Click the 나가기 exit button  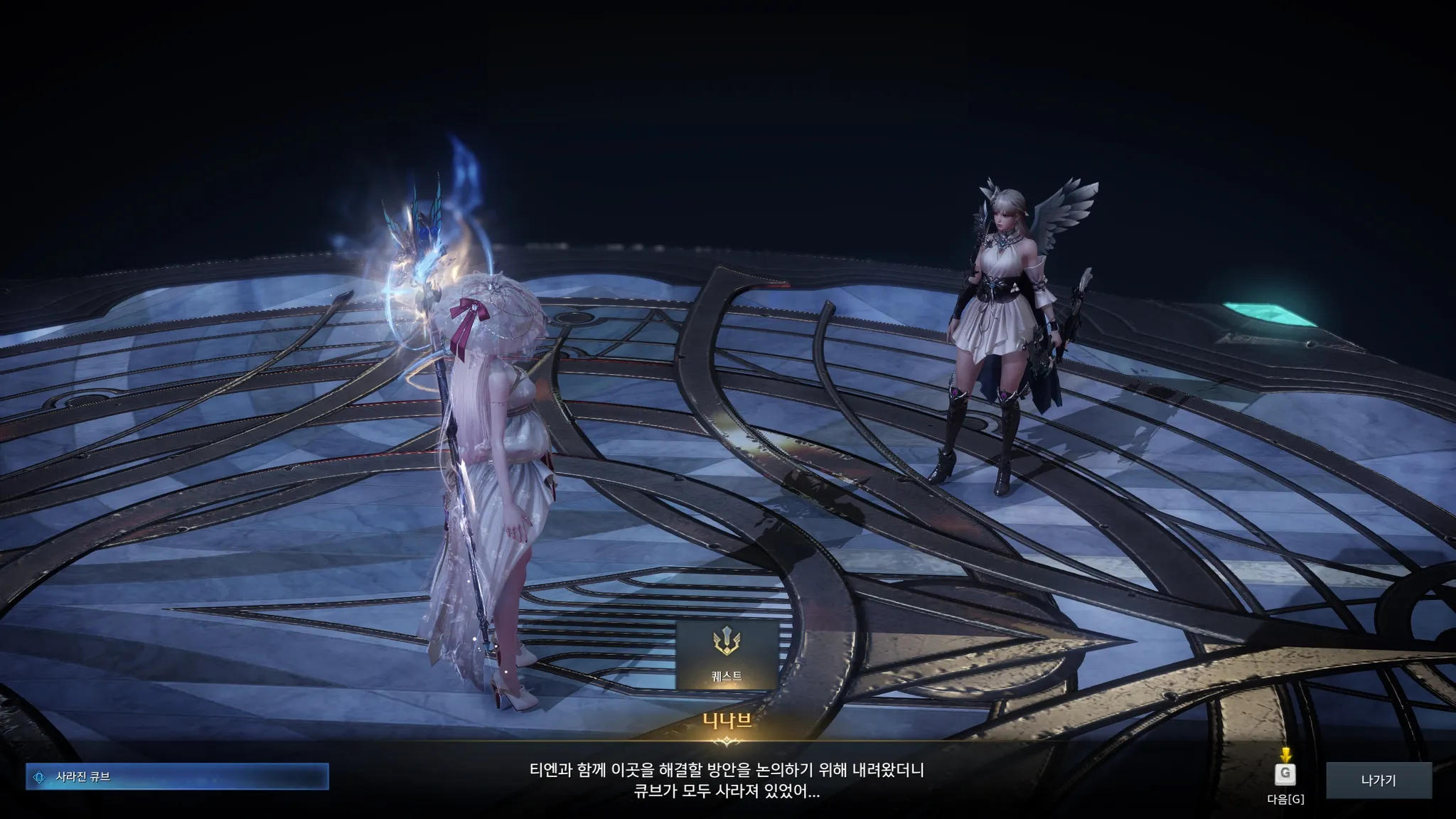point(1378,780)
